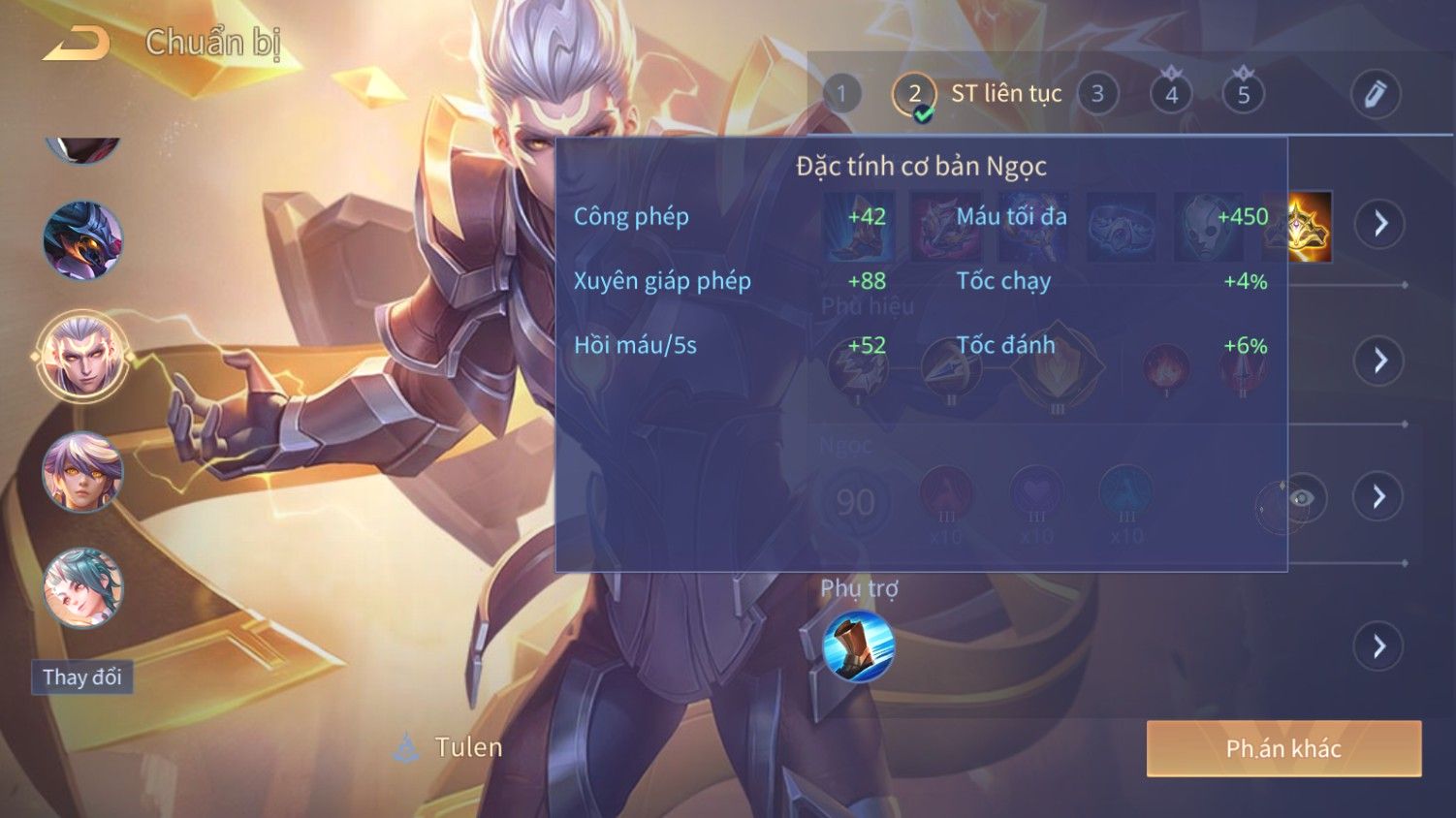Toggle the rune stats eye icon
The height and width of the screenshot is (818, 1456).
click(1301, 498)
